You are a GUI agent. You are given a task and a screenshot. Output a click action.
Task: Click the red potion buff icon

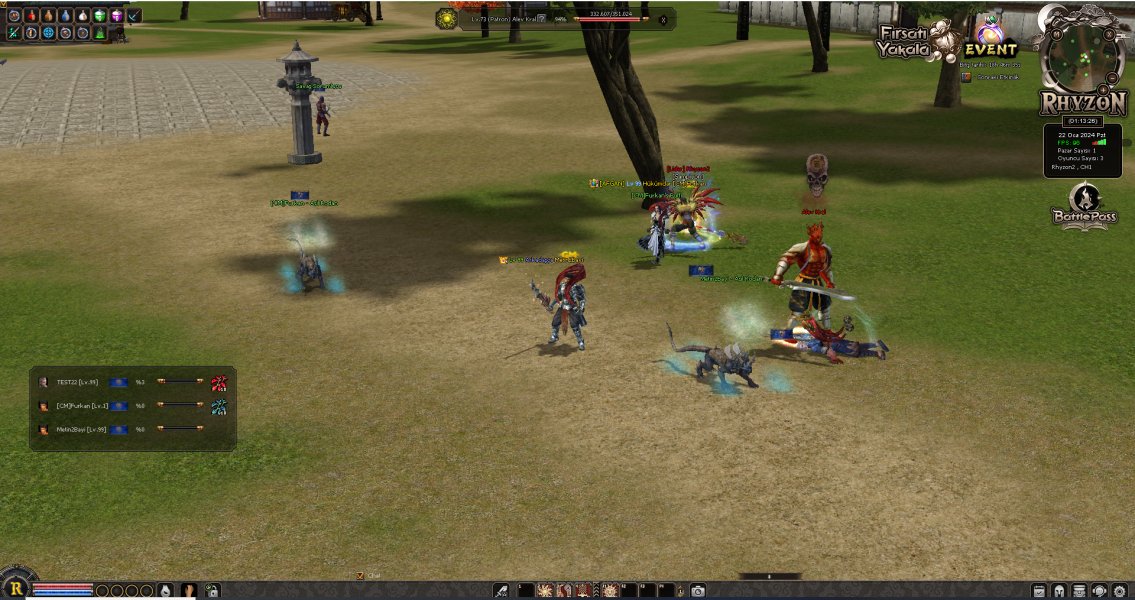coord(31,16)
